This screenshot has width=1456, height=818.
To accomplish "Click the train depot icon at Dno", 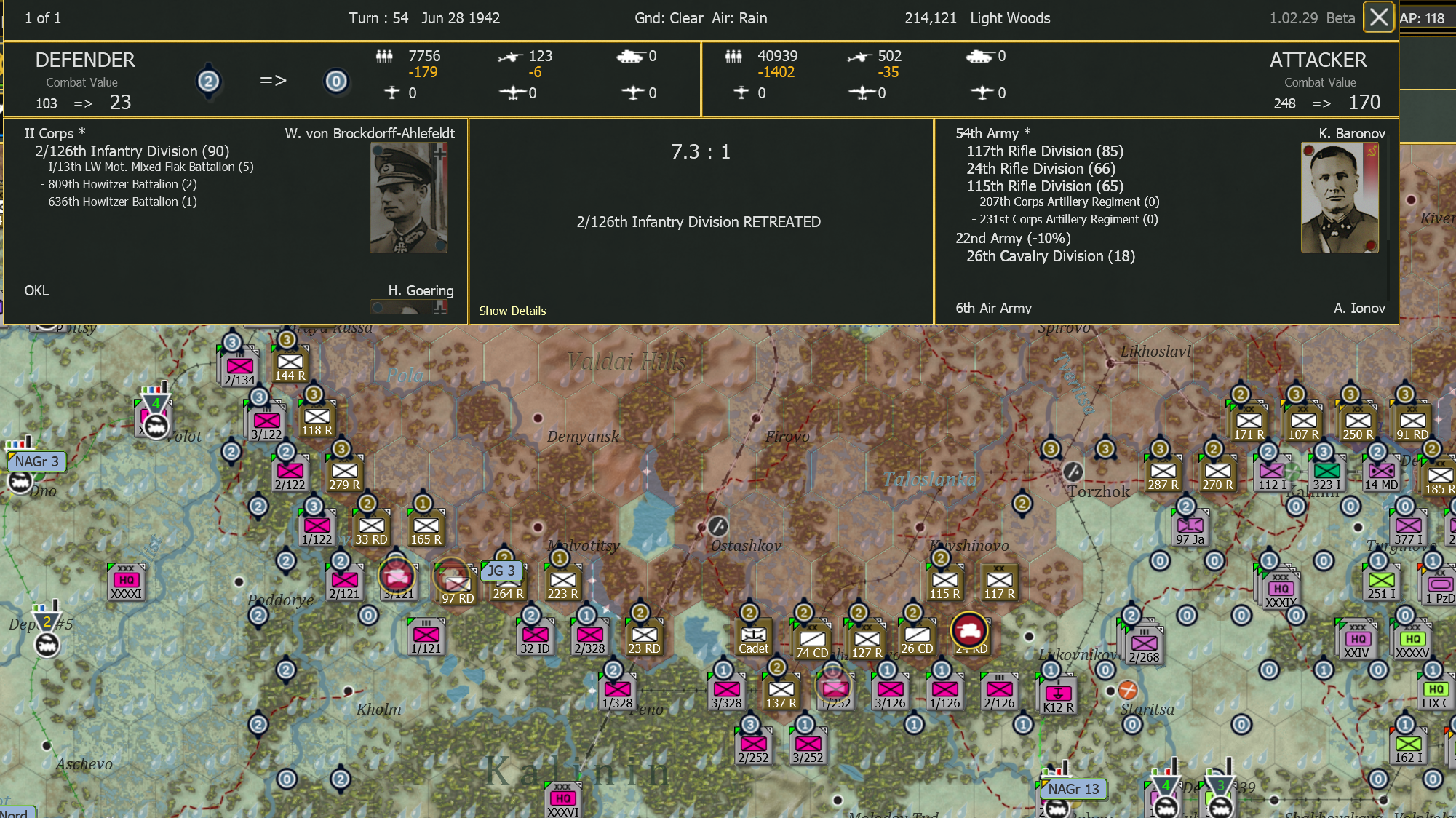I will coord(20,482).
